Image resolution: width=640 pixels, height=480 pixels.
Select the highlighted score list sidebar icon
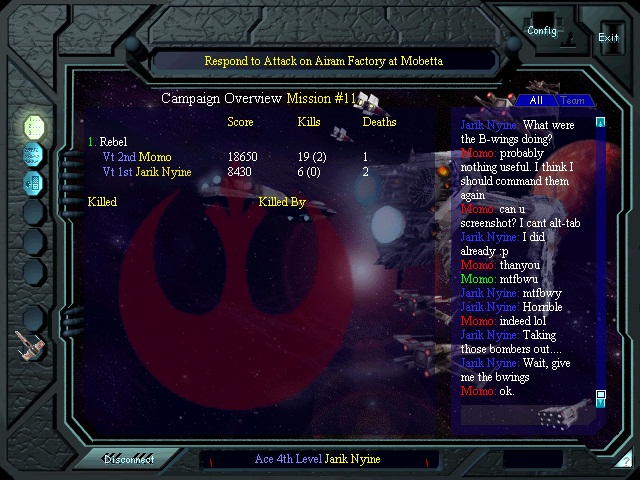coord(34,127)
